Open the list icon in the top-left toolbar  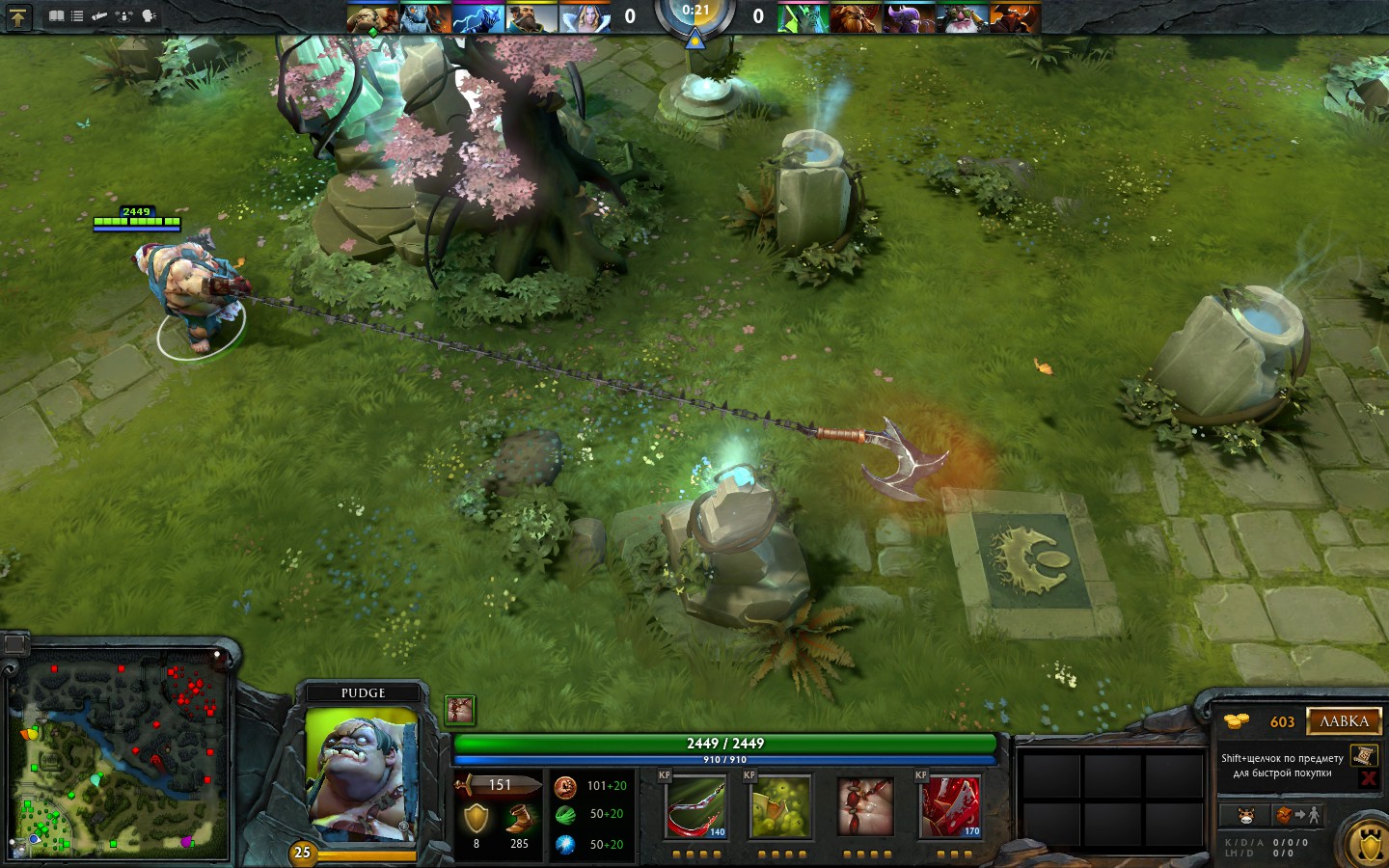(77, 16)
